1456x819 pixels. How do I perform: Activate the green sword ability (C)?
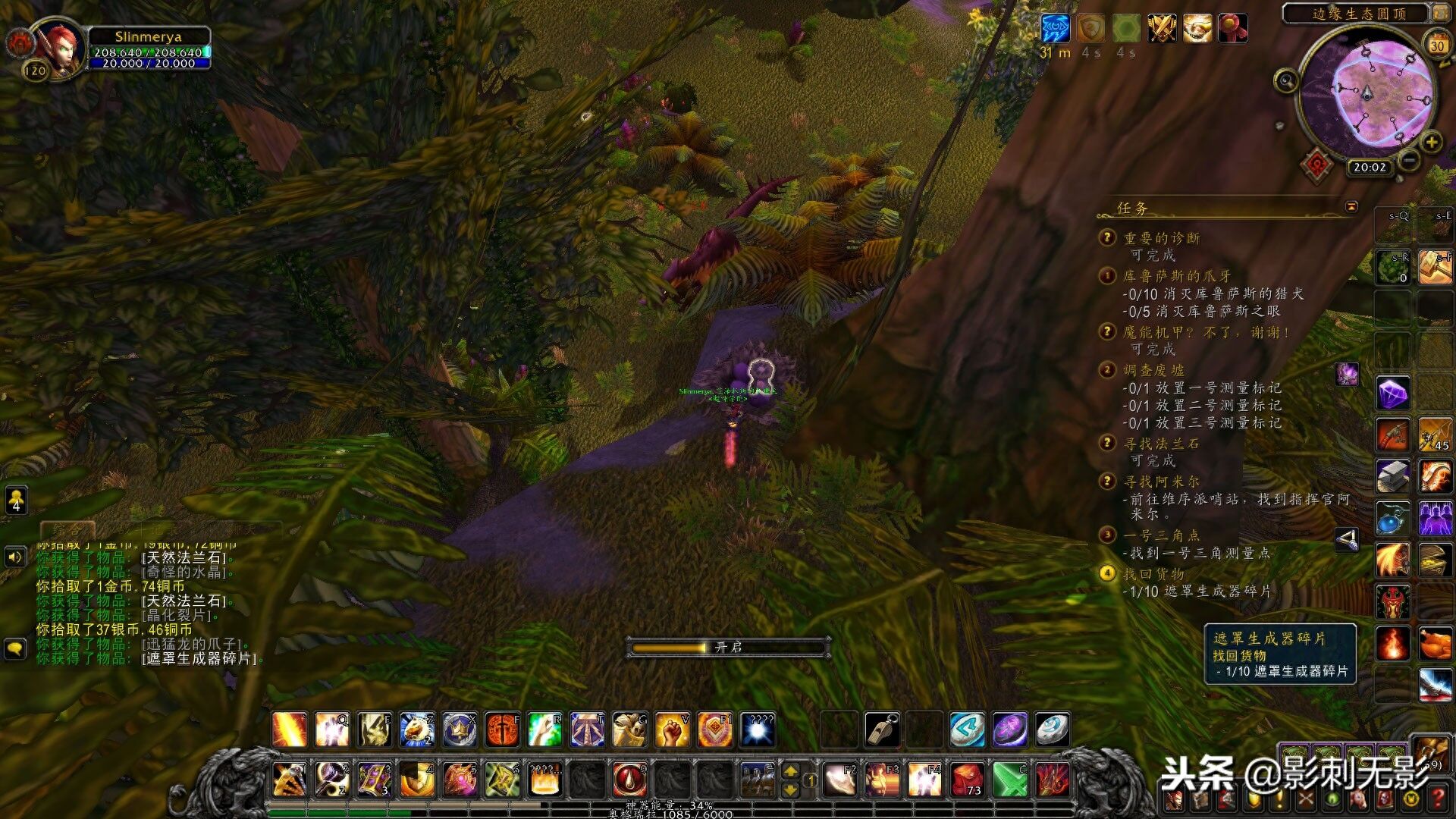click(x=1010, y=780)
